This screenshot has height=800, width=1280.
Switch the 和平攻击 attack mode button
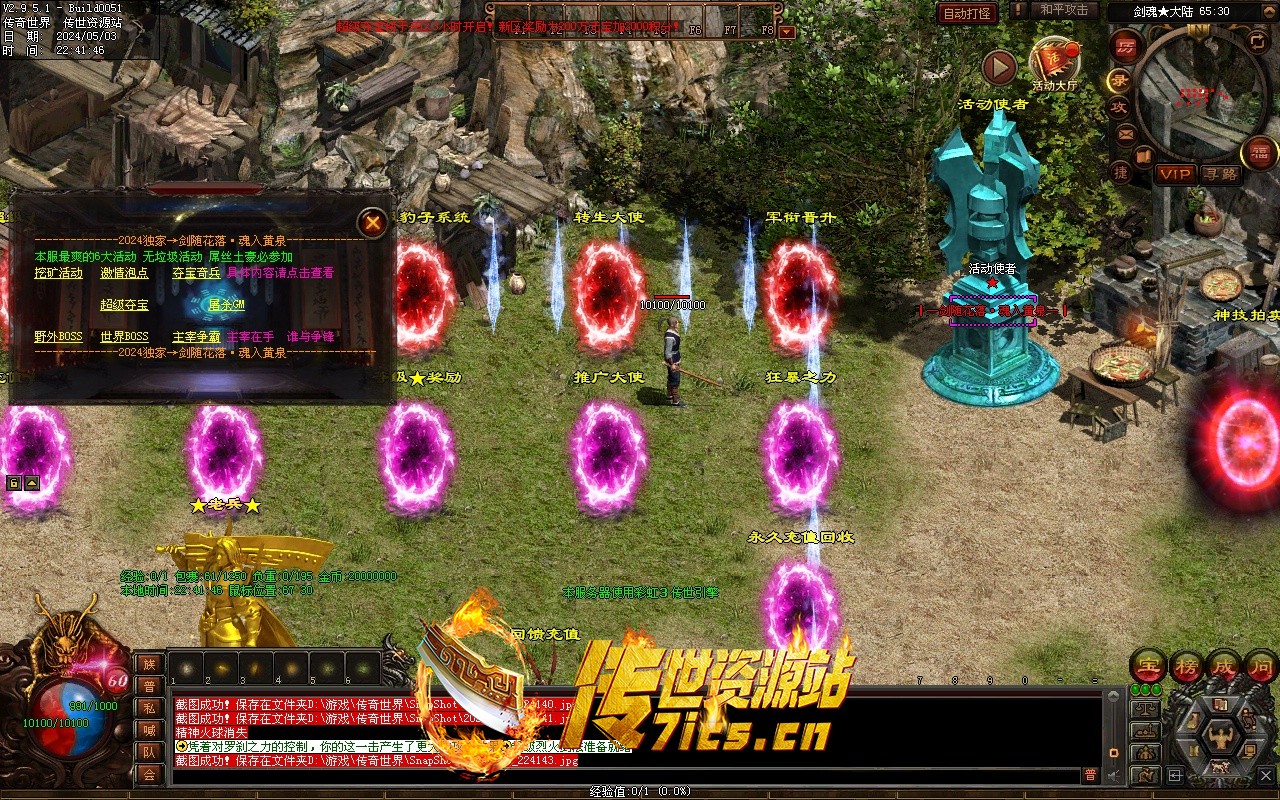pyautogui.click(x=1063, y=10)
